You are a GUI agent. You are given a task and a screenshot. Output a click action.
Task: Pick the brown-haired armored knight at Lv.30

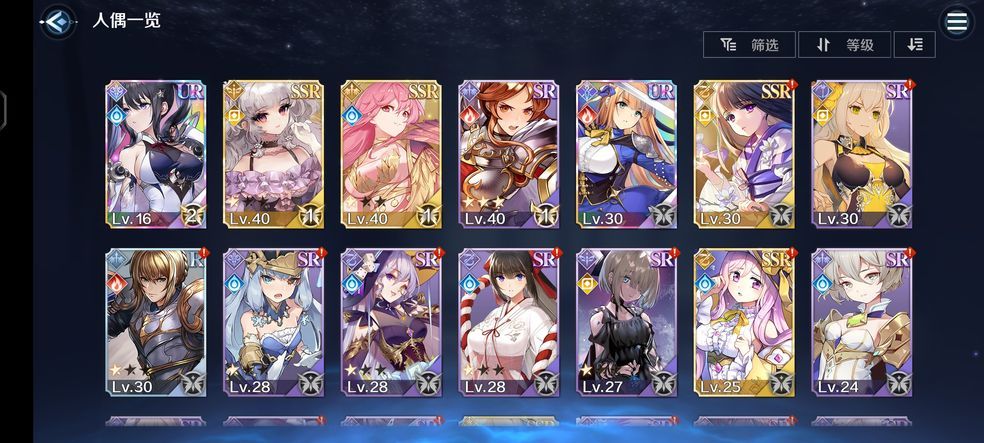pyautogui.click(x=155, y=322)
